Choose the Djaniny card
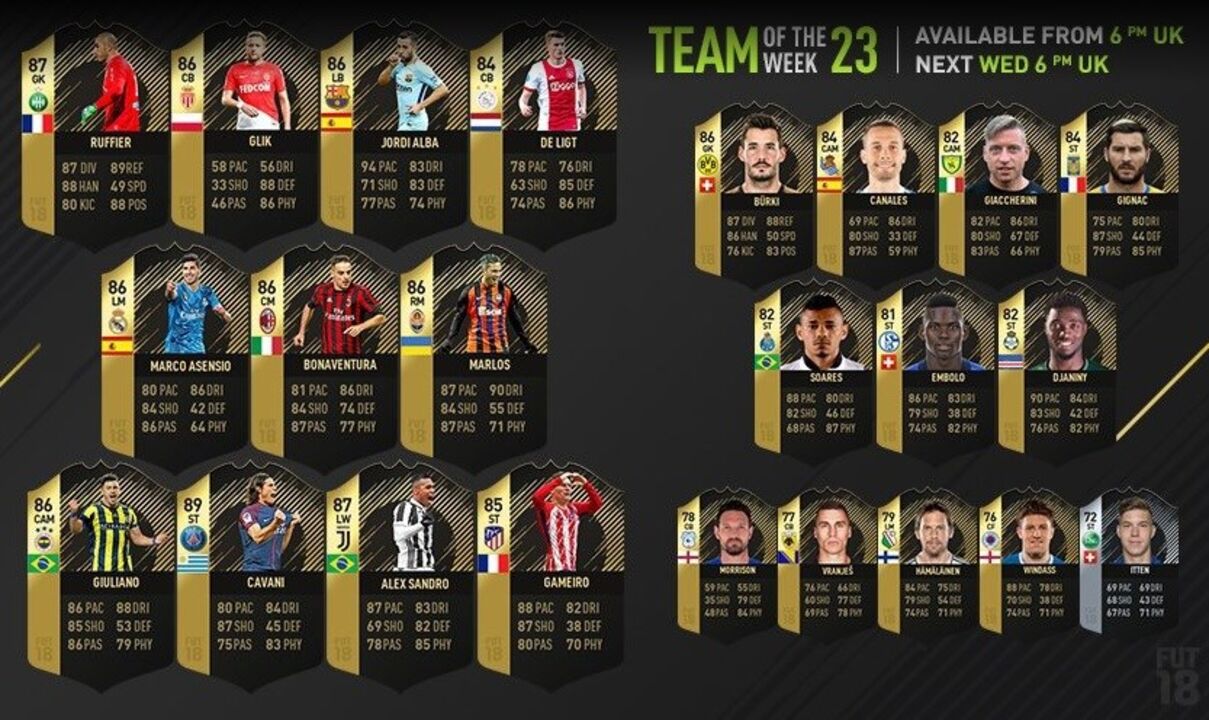The width and height of the screenshot is (1209, 720). (x=1057, y=368)
